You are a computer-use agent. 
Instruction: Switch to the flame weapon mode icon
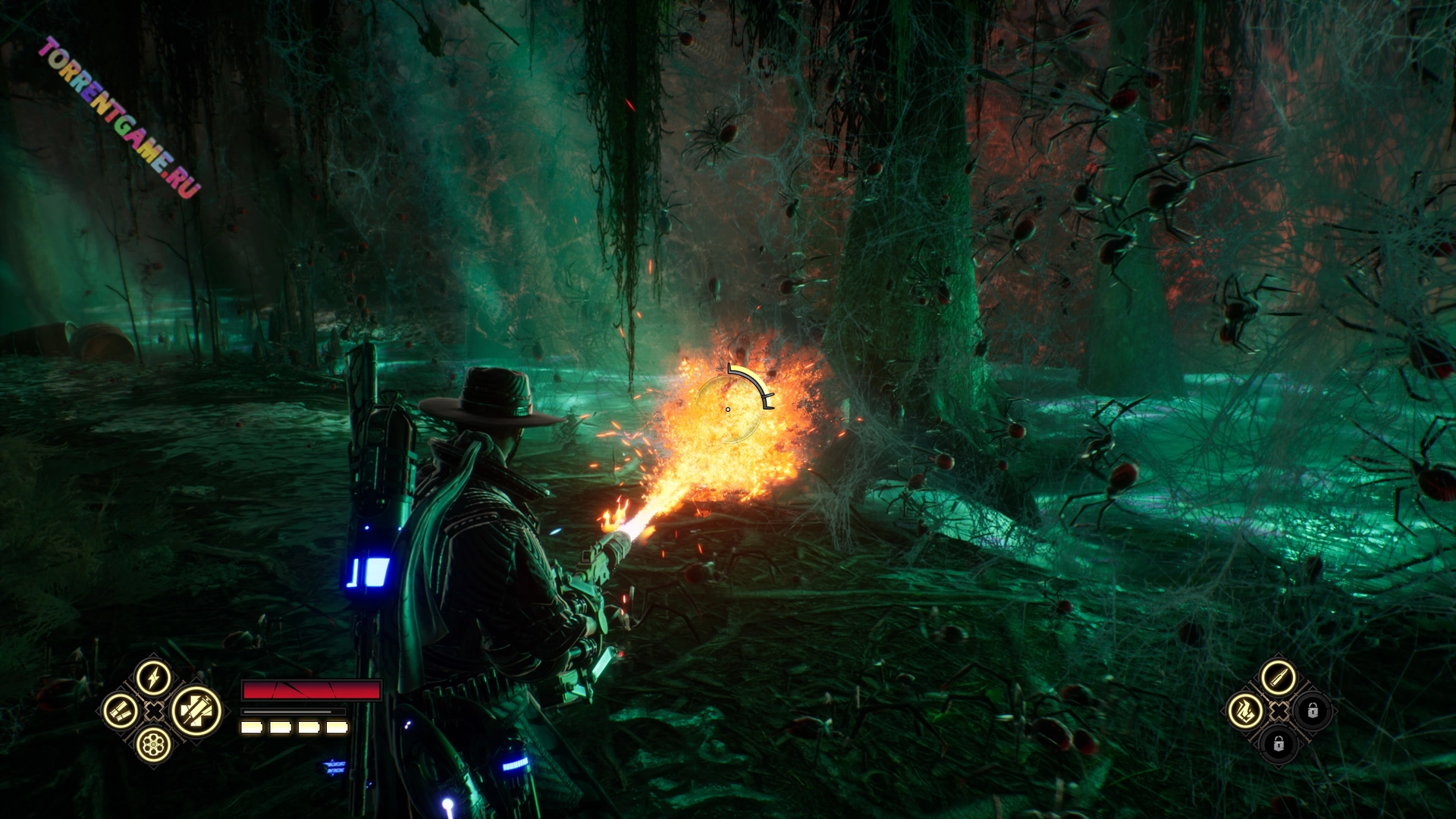[x=1245, y=711]
